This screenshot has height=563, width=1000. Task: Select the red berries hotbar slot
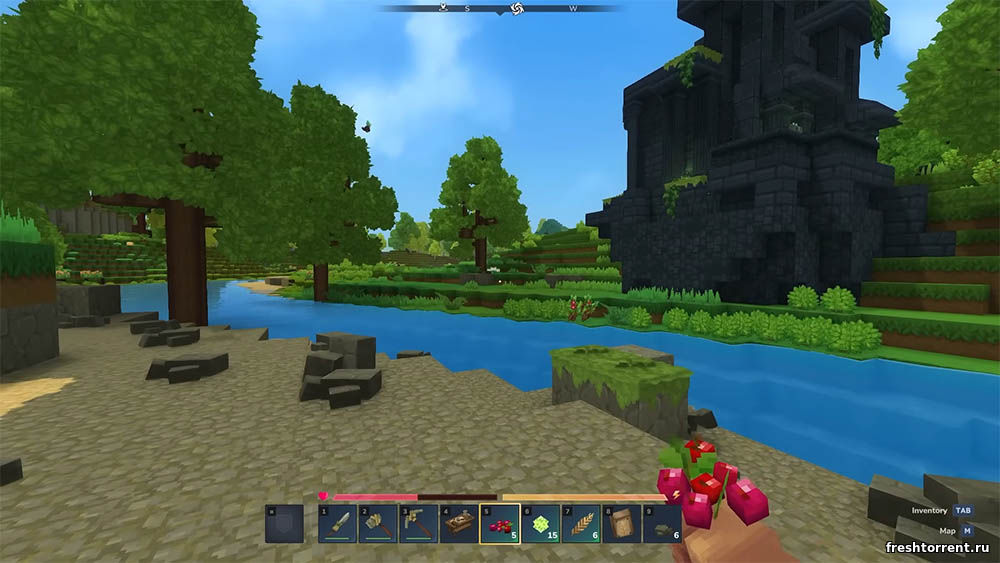[x=499, y=524]
